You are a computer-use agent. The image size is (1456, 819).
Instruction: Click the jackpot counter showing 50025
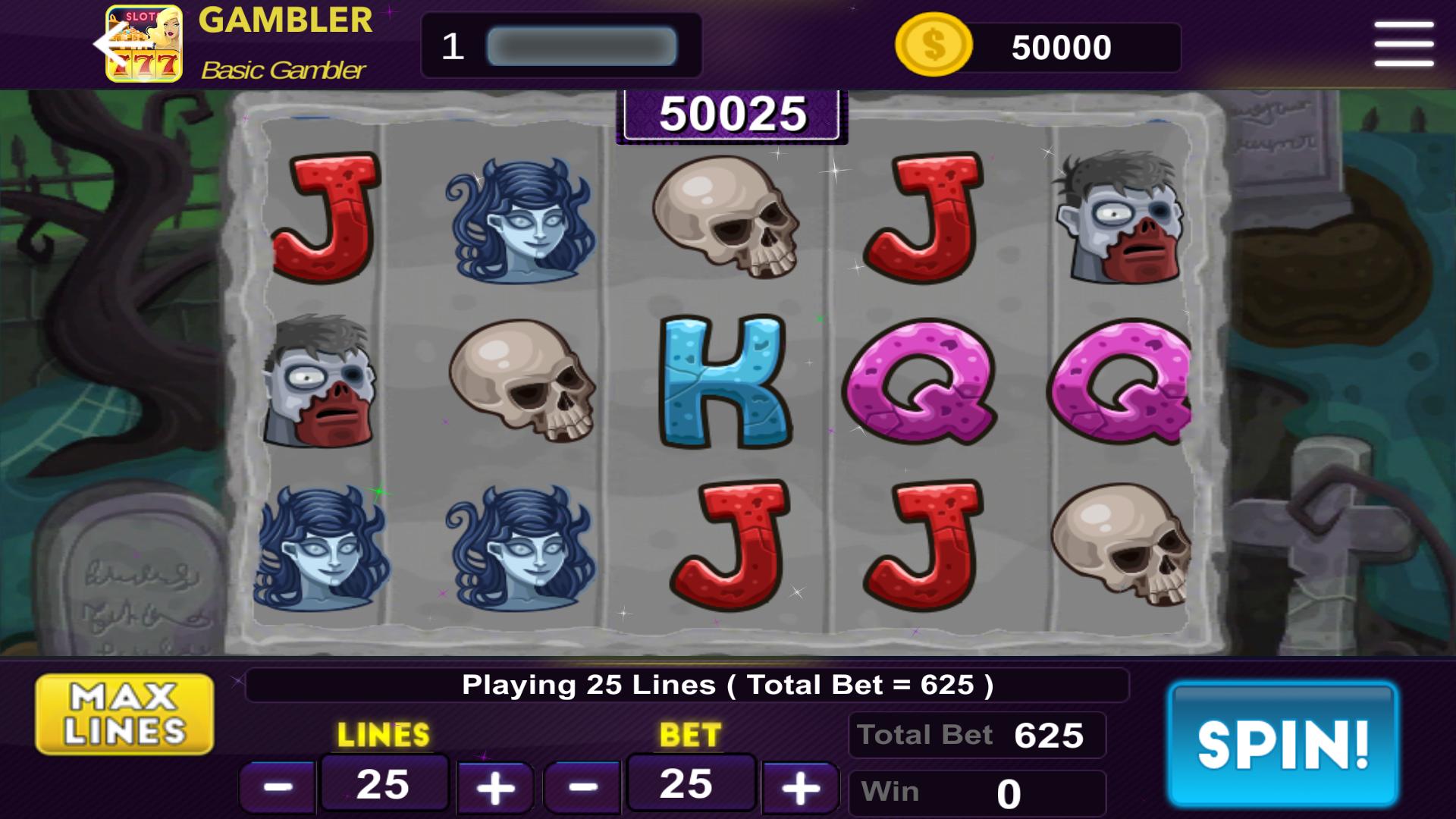click(730, 114)
